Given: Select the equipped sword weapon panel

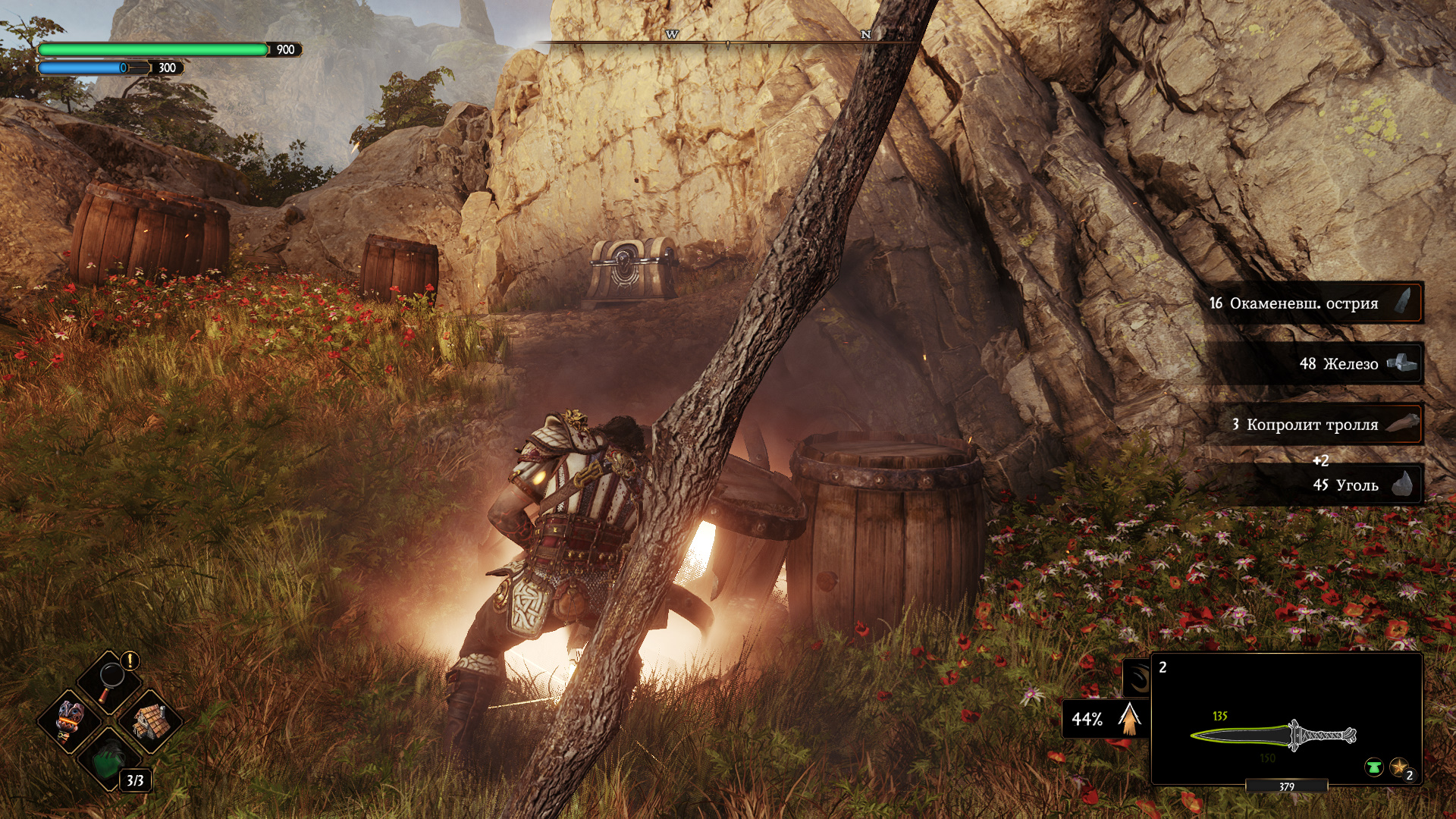Looking at the screenshot, I should (1286, 719).
